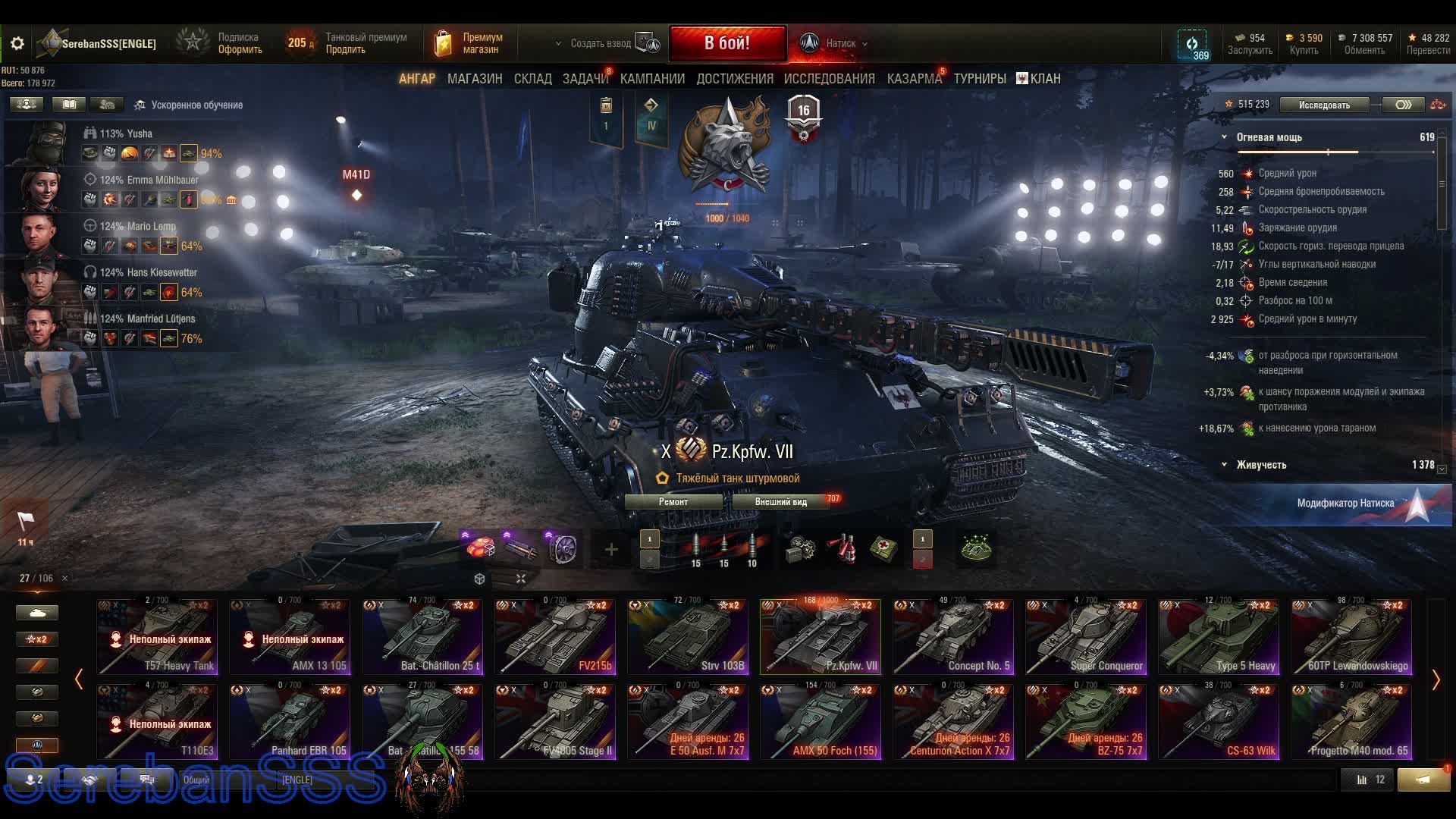Screen dimensions: 1456x819
Task: Open the first aid kit consumable slot
Action: (x=883, y=548)
